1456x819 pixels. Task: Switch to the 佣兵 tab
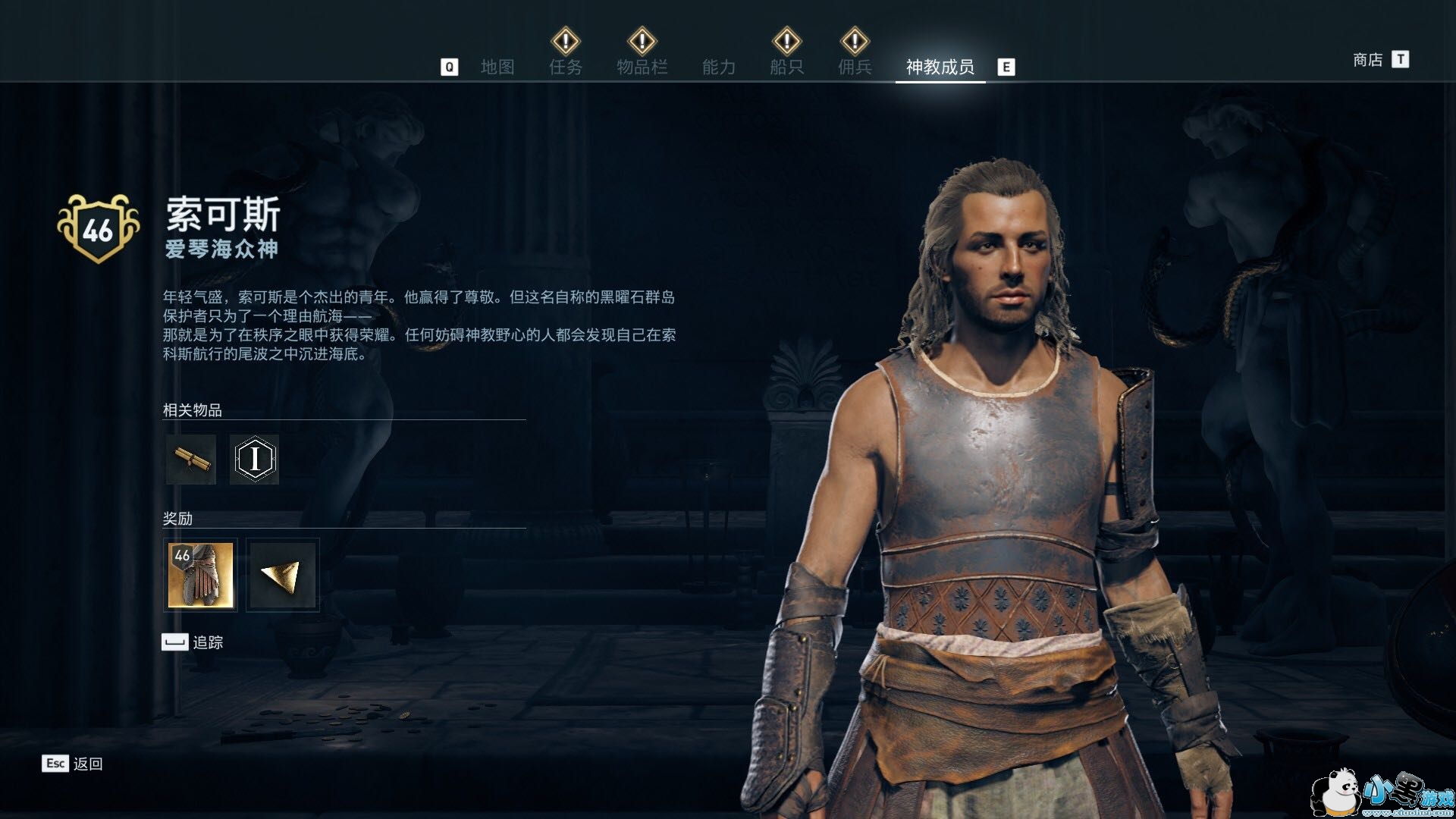[855, 67]
